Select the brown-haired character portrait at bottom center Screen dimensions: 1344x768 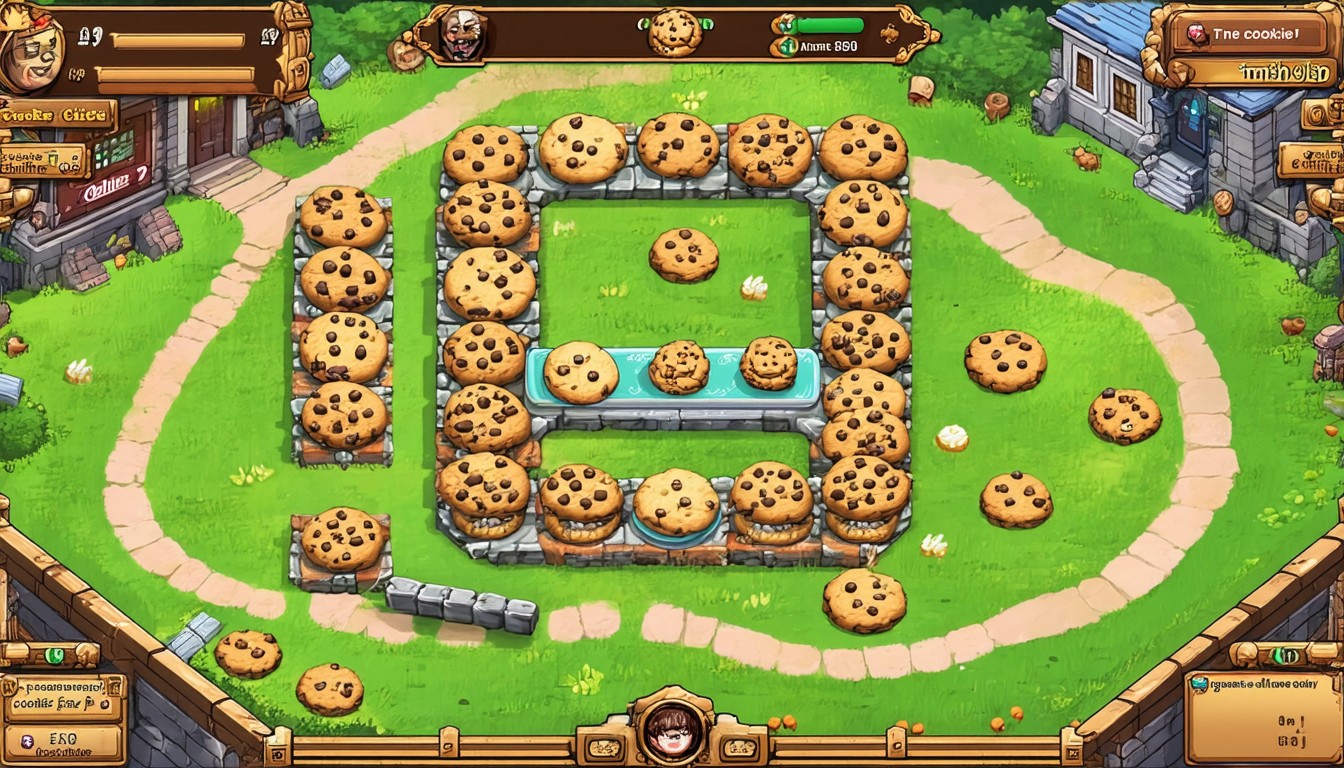(x=671, y=732)
